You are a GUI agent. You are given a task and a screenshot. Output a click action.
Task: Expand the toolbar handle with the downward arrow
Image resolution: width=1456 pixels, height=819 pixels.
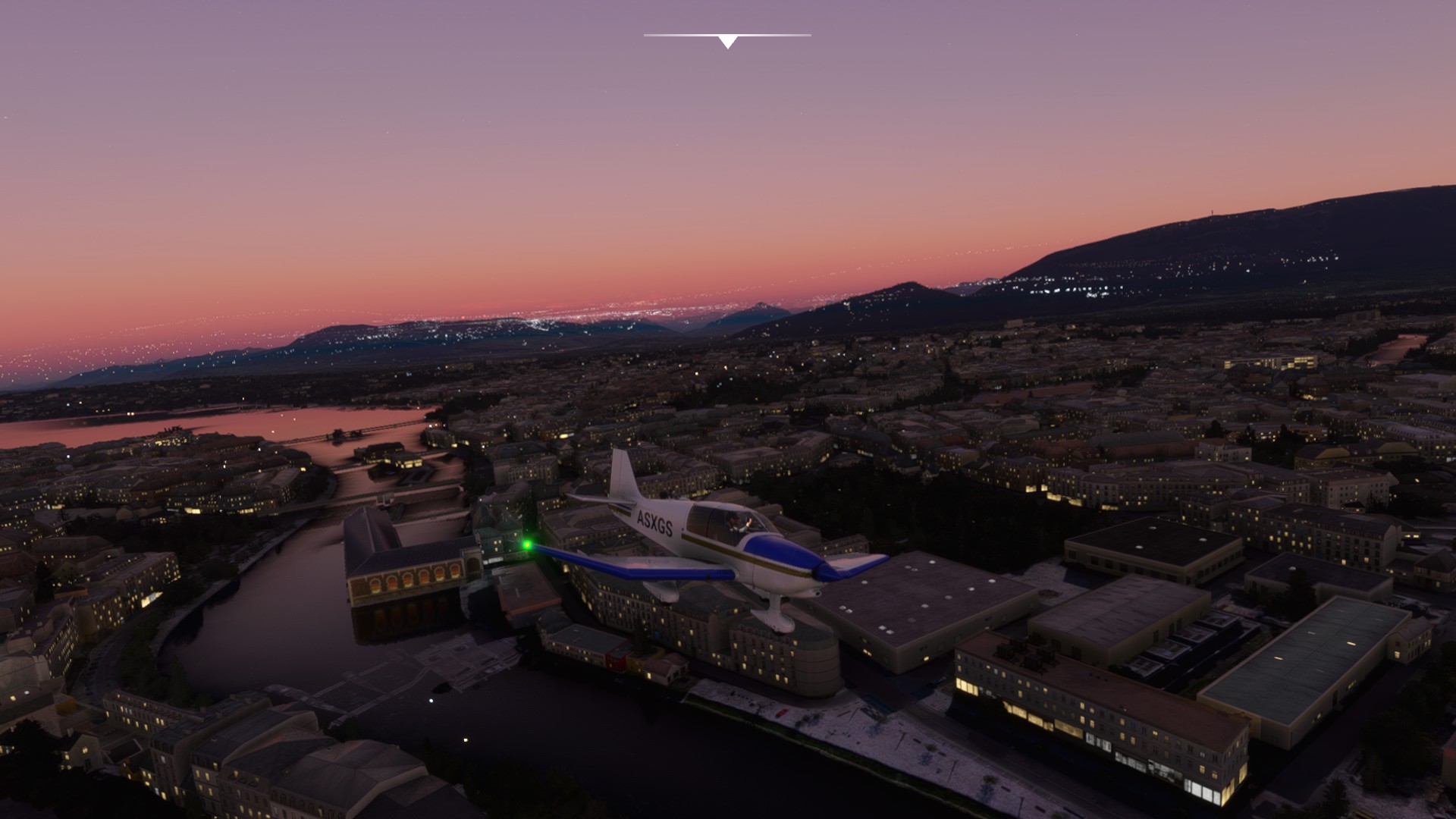[727, 41]
